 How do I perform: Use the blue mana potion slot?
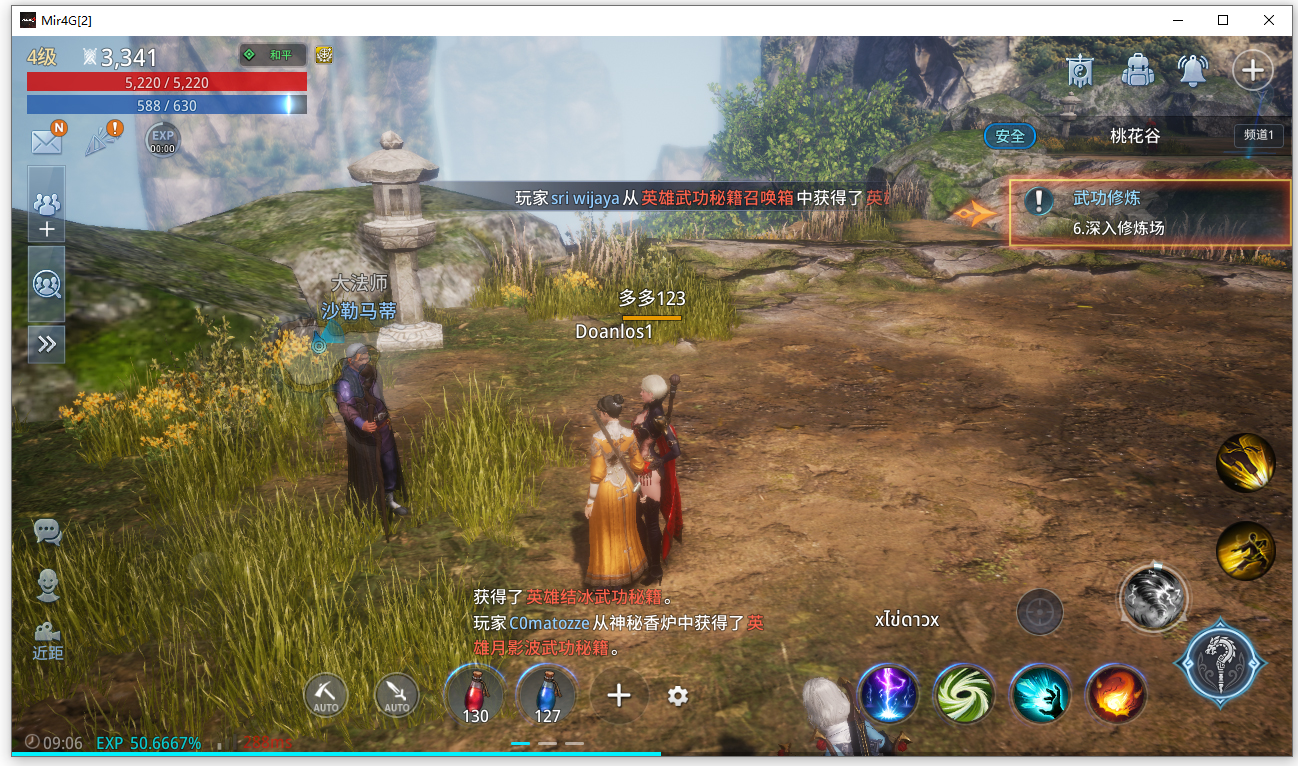[547, 694]
